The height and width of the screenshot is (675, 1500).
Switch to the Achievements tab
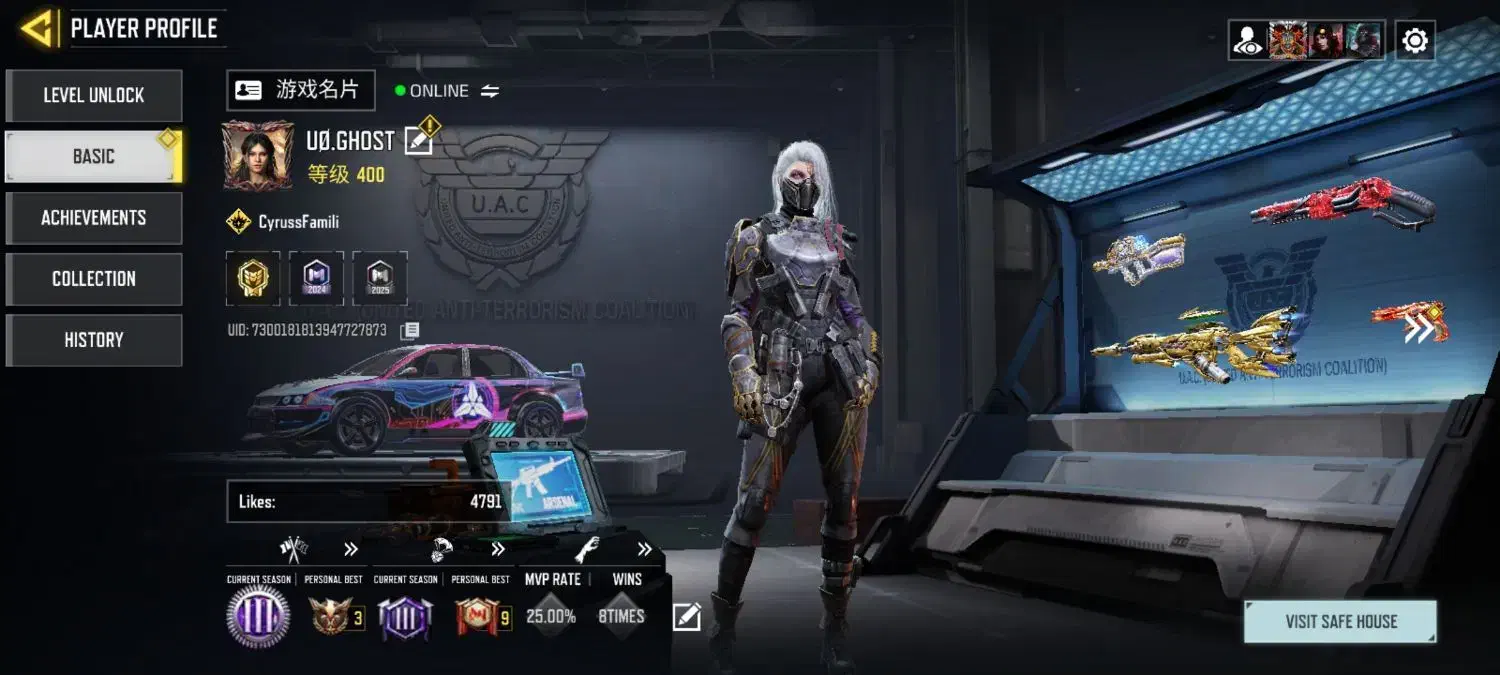coord(94,218)
